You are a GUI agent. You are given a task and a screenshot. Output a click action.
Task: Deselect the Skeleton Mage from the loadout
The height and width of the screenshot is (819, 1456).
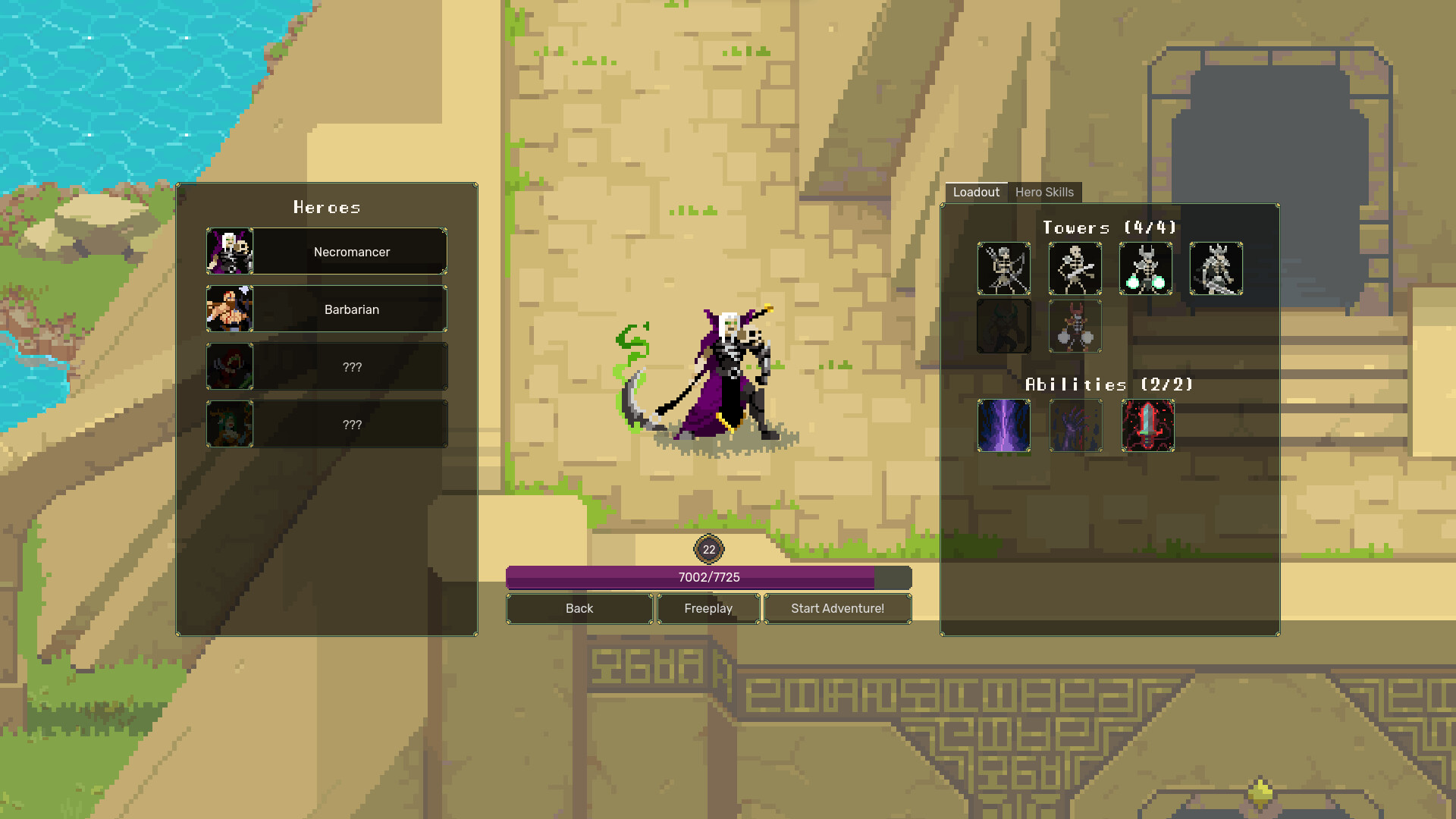click(x=1145, y=269)
